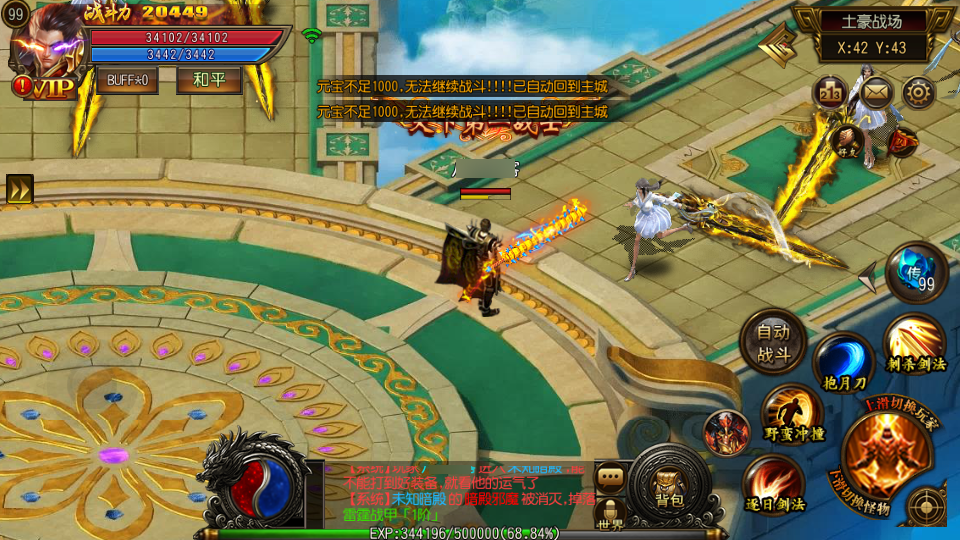
Task: Expand the double-arrow side panel
Action: click(x=19, y=189)
